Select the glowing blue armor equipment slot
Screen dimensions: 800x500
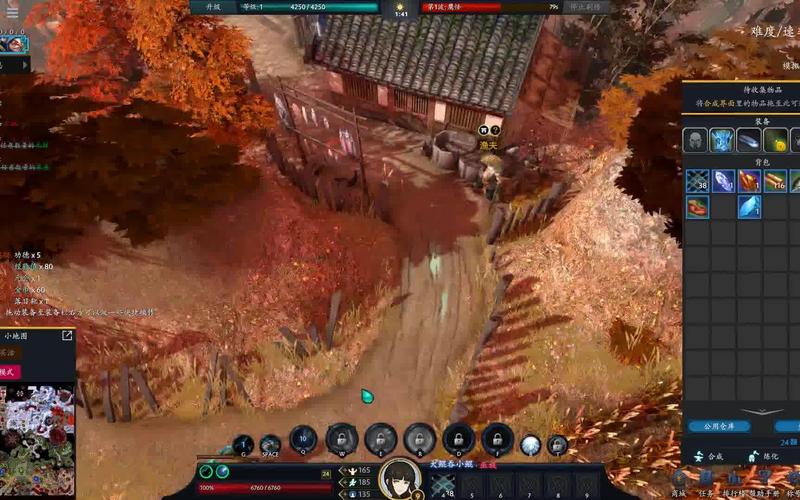722,141
